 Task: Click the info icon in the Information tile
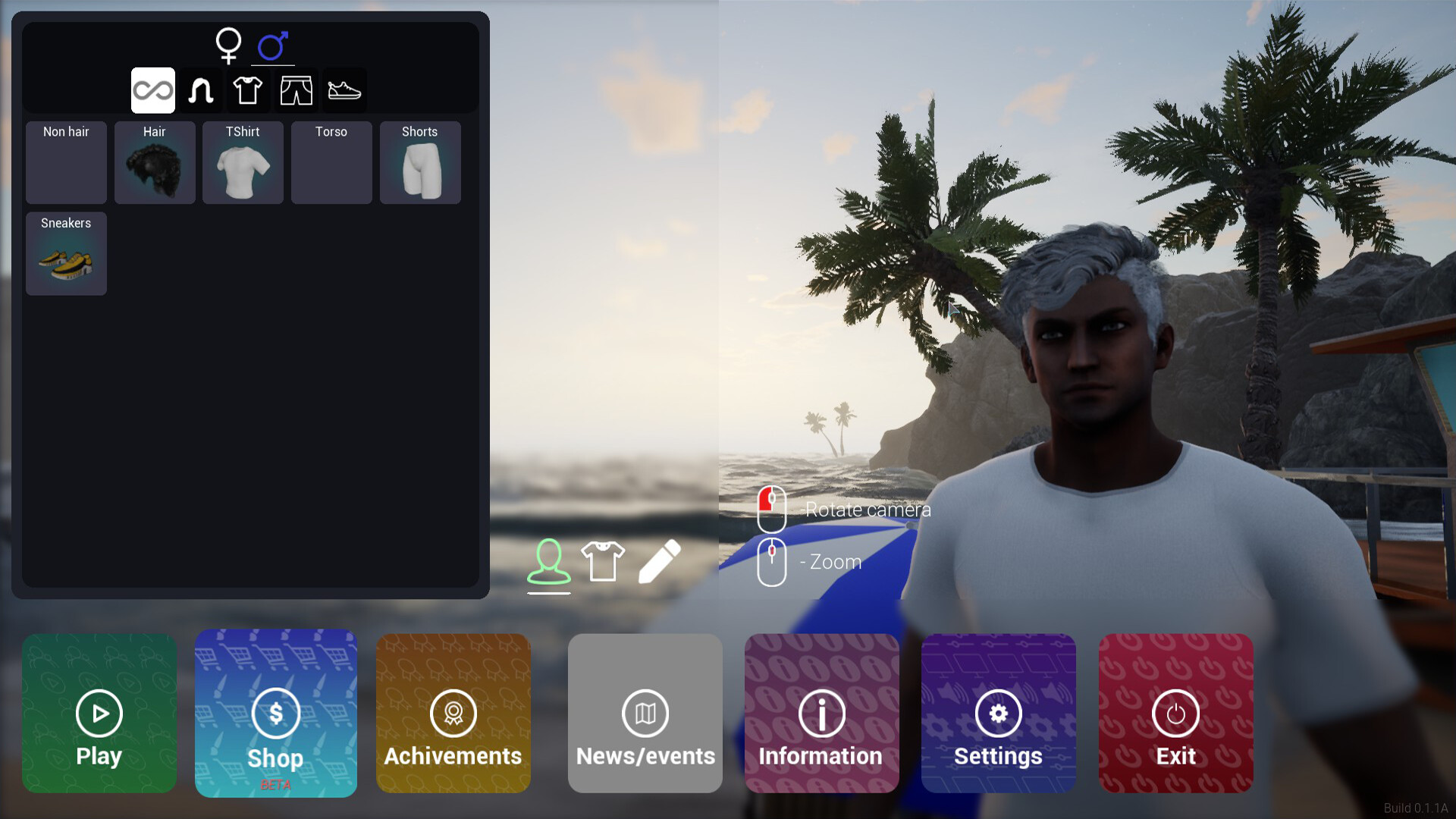[821, 714]
